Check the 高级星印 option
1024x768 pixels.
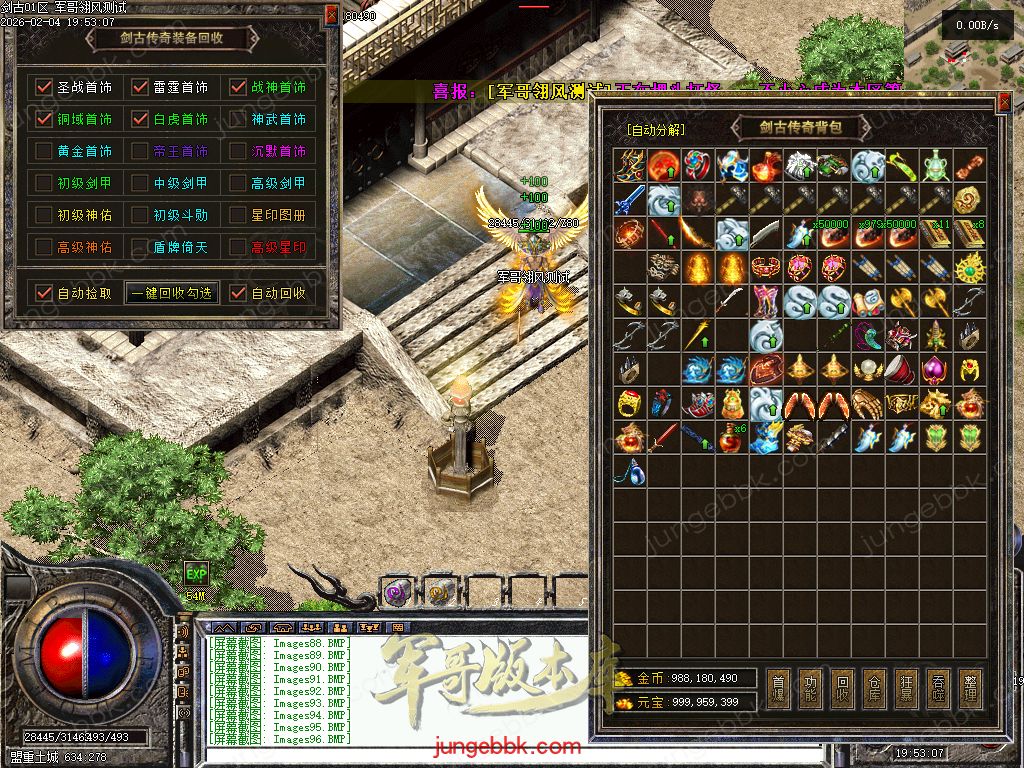click(238, 247)
